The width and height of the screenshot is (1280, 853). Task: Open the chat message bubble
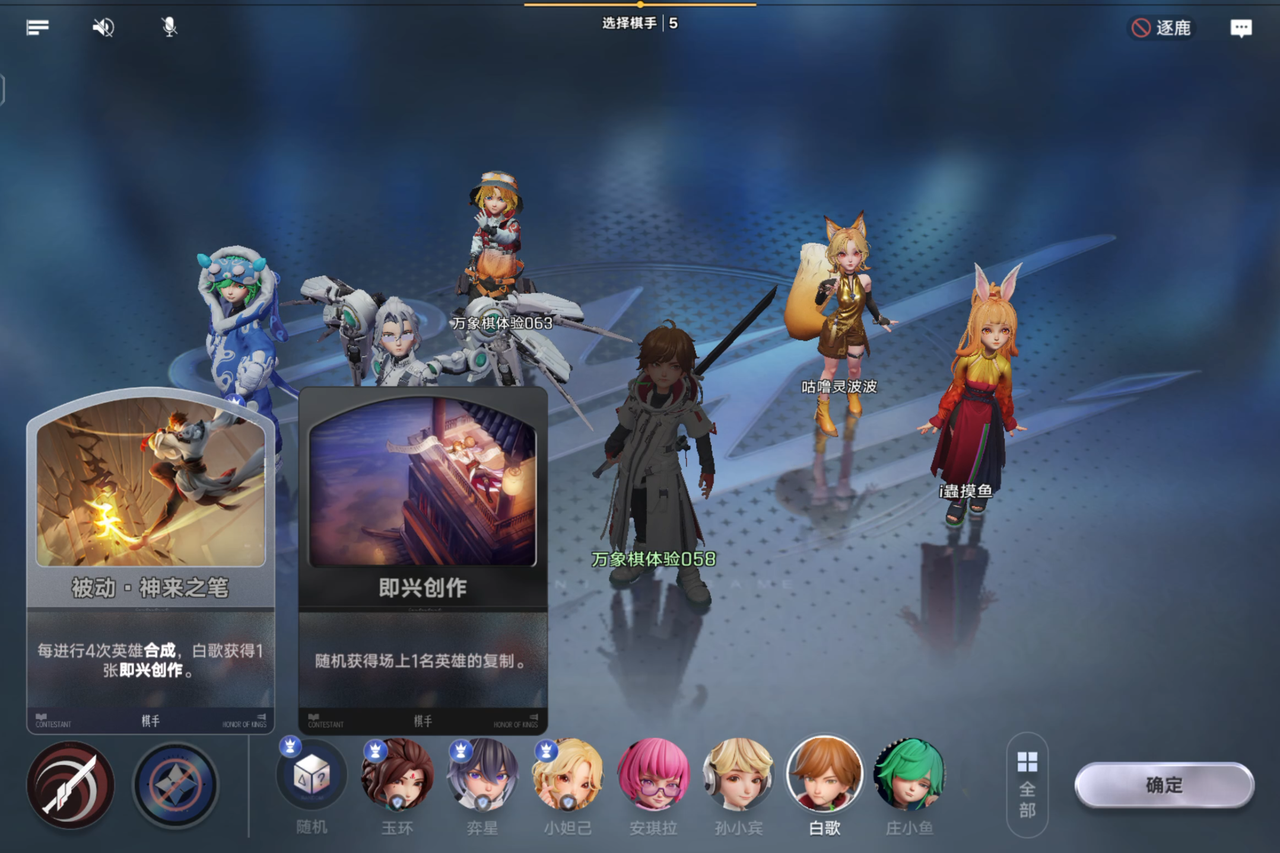tap(1241, 28)
